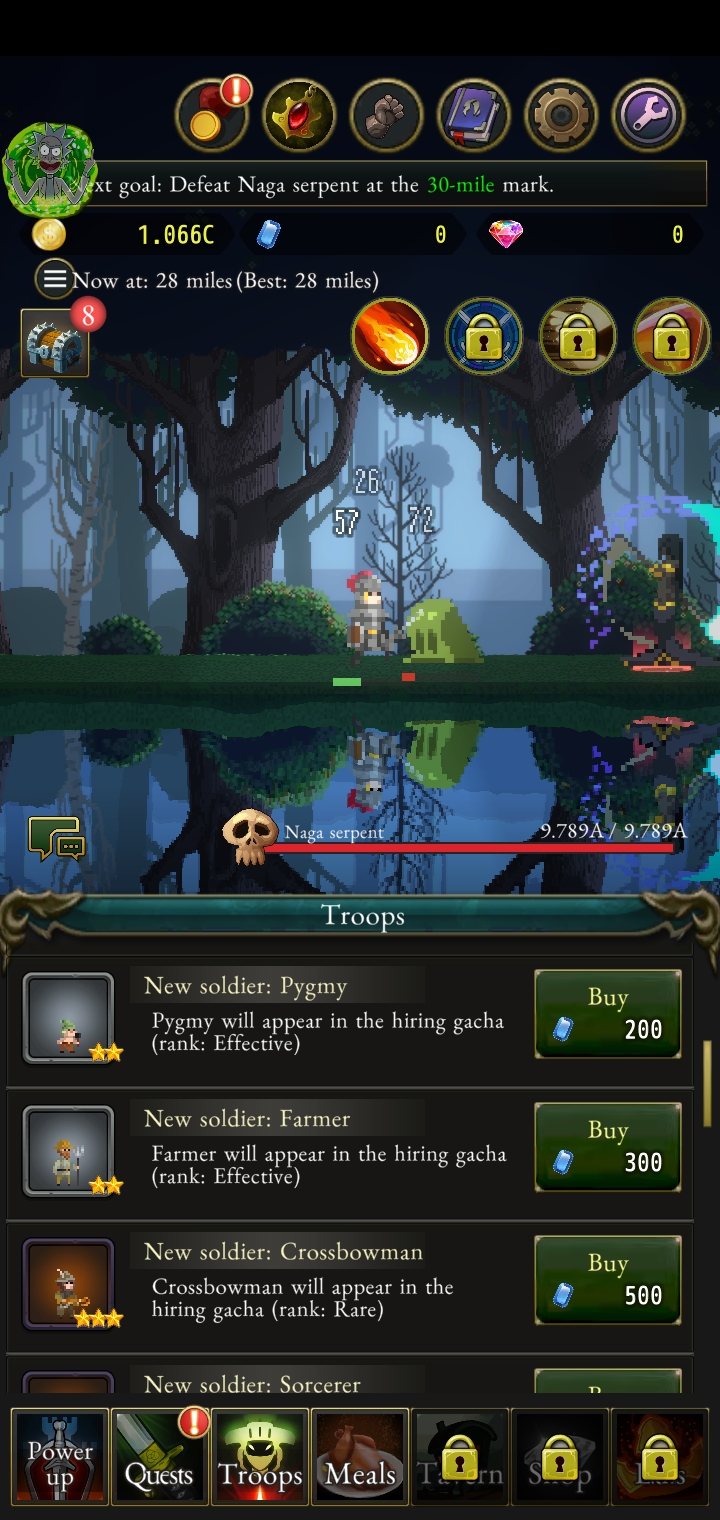
Task: Select the fist gauntlet icon
Action: click(x=386, y=116)
